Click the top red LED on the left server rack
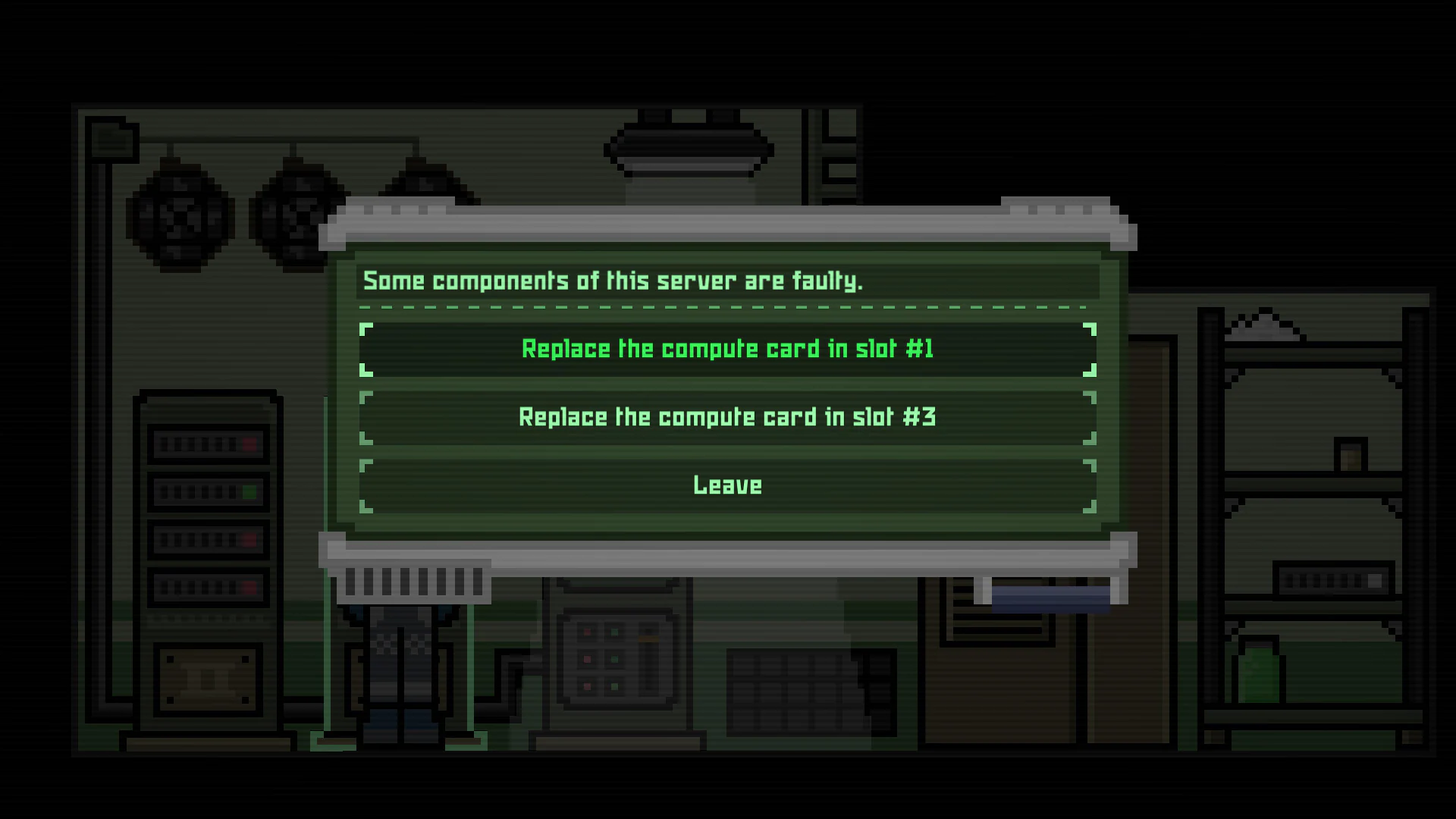Image resolution: width=1456 pixels, height=819 pixels. pos(250,443)
